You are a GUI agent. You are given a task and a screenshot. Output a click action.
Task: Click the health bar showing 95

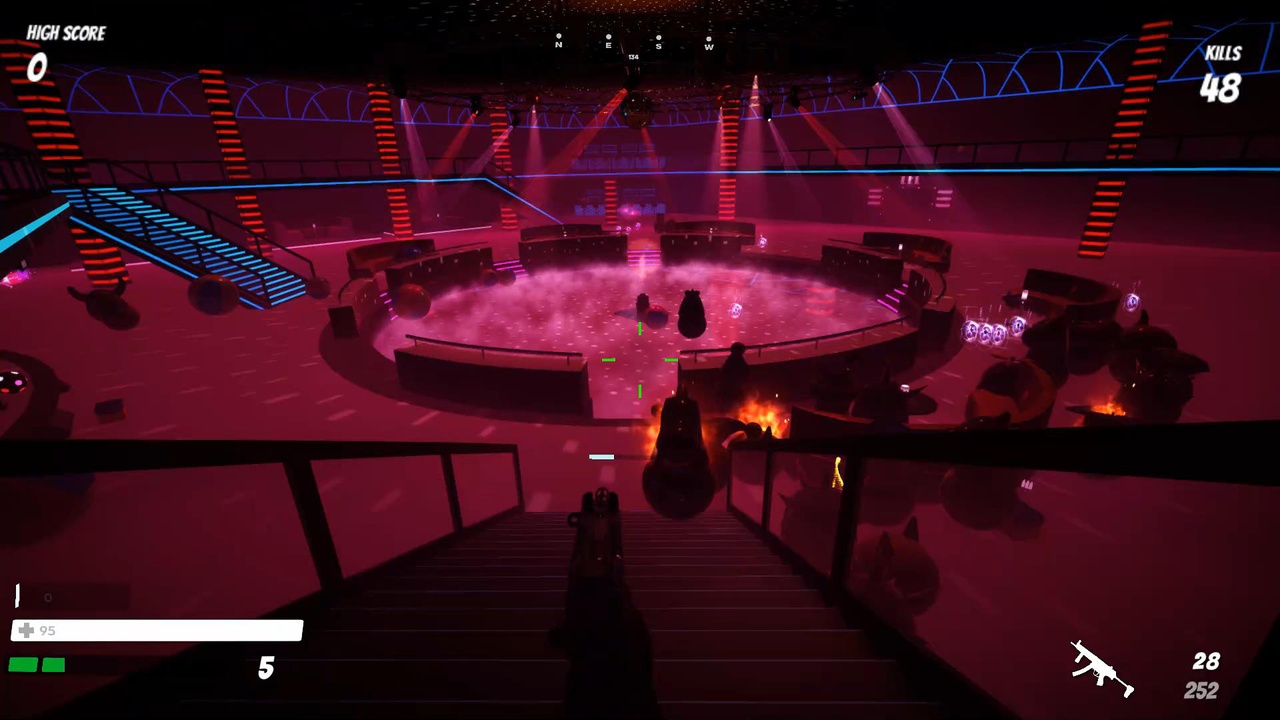(156, 630)
